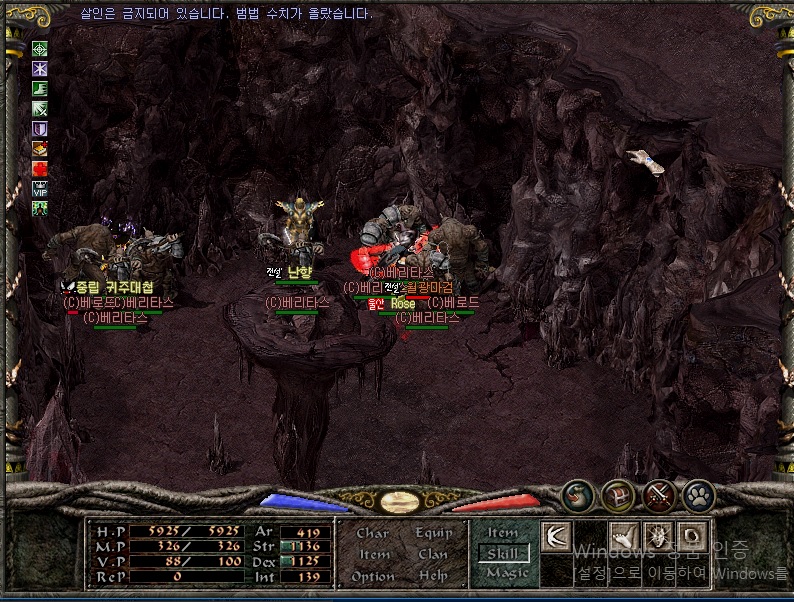The width and height of the screenshot is (794, 602).
Task: Select the Skill quickbar tab
Action: [x=502, y=553]
